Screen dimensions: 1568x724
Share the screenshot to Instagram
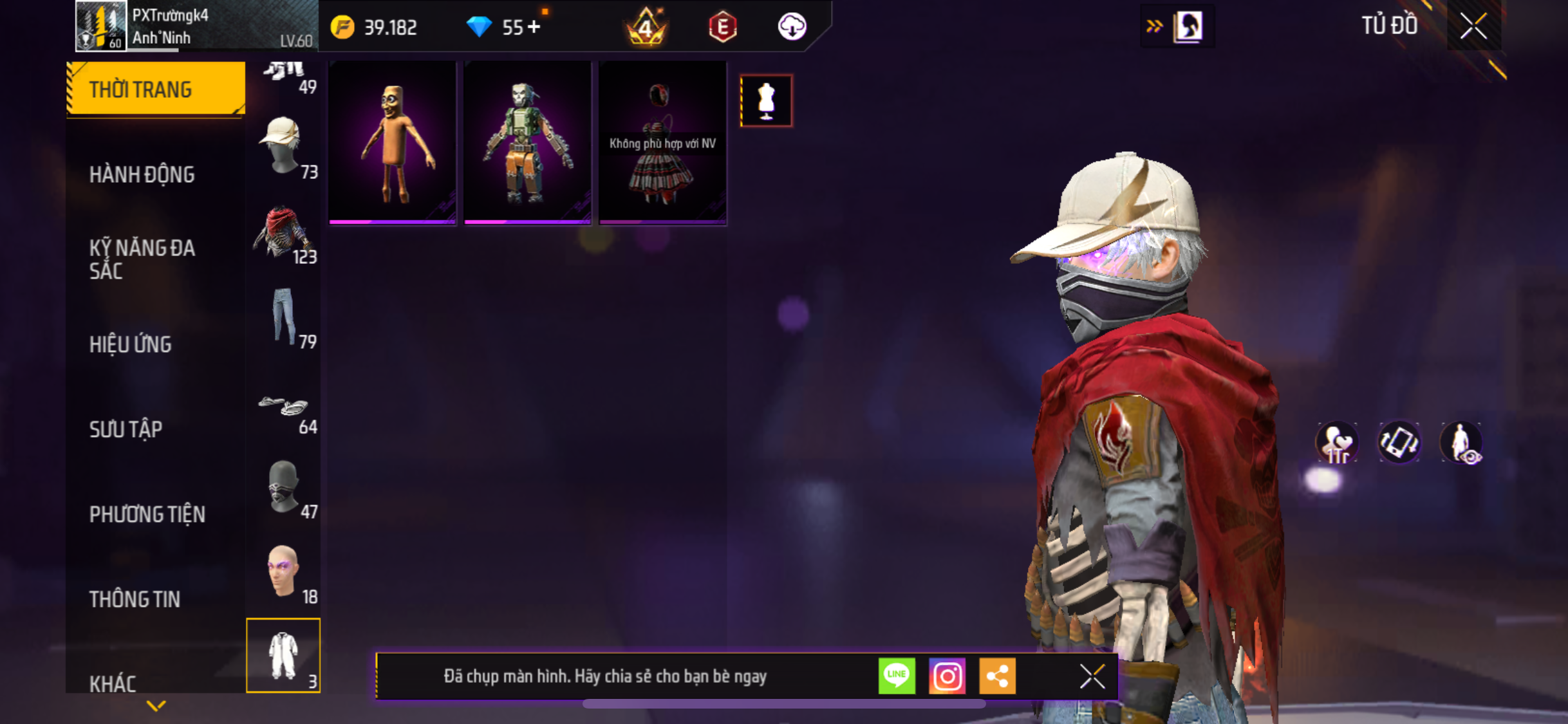pos(947,676)
